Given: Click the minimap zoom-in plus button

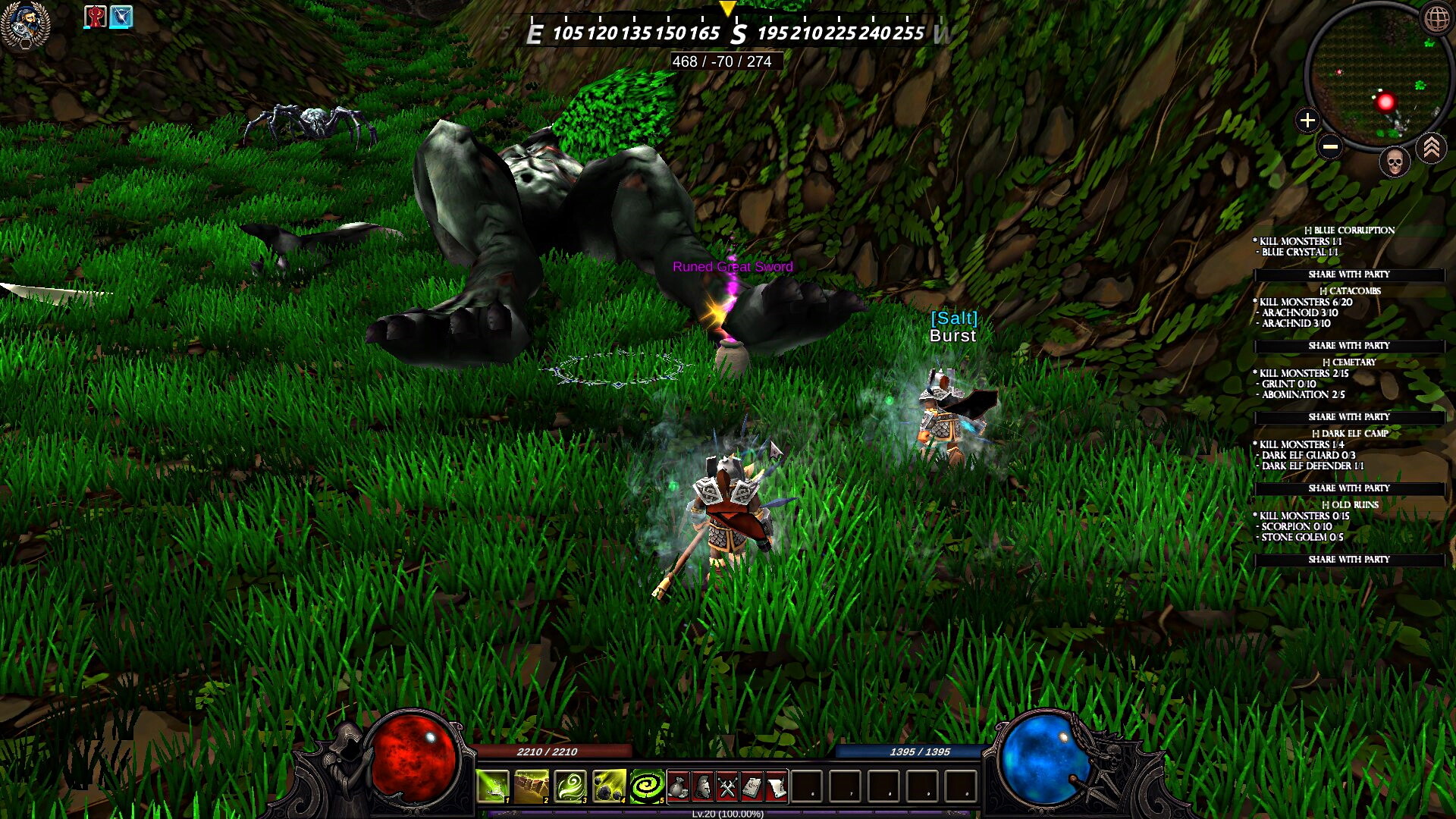Looking at the screenshot, I should (1308, 118).
